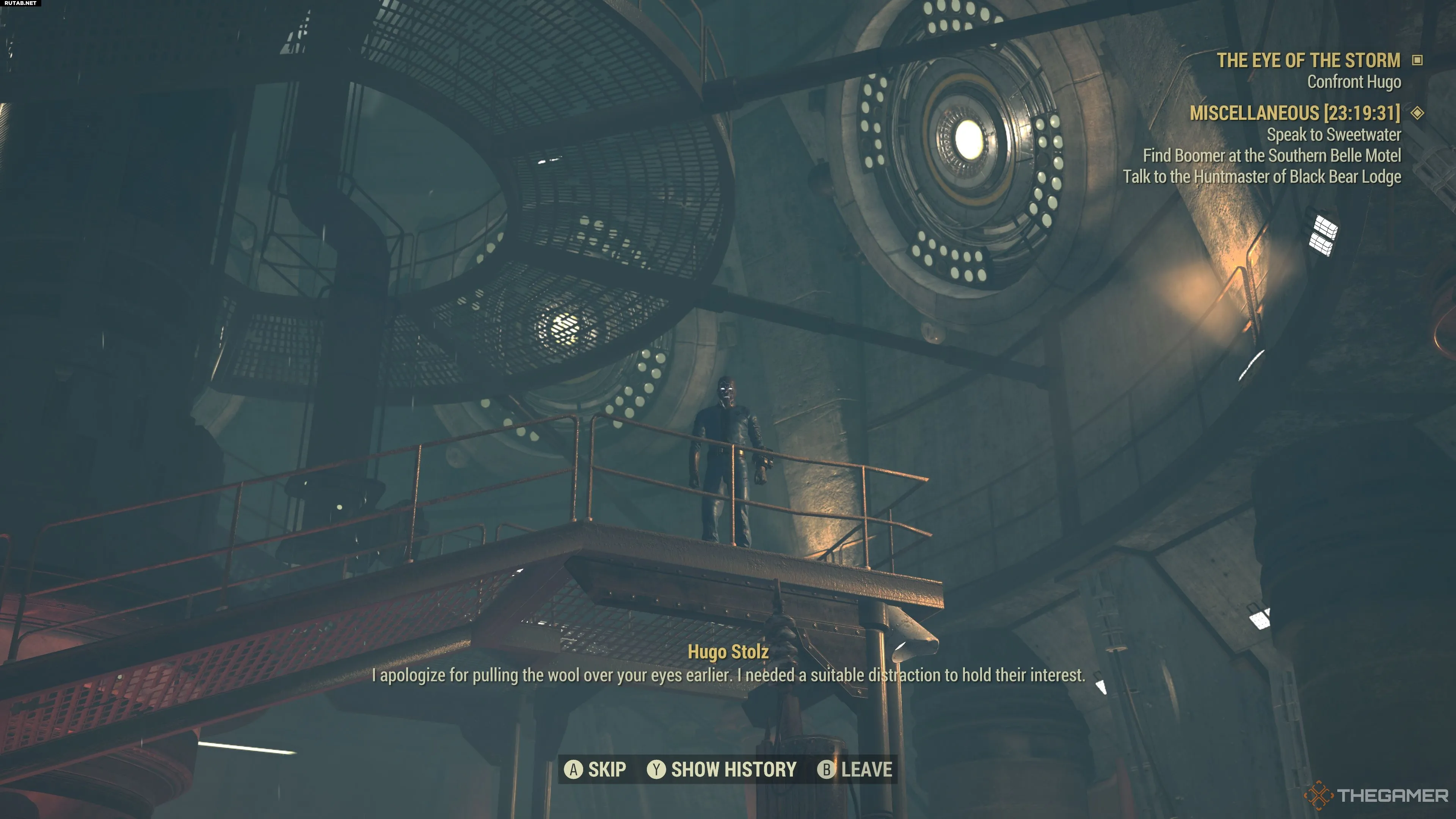
Task: Select The Eye of the Storm quest tracker
Action: tap(1308, 61)
